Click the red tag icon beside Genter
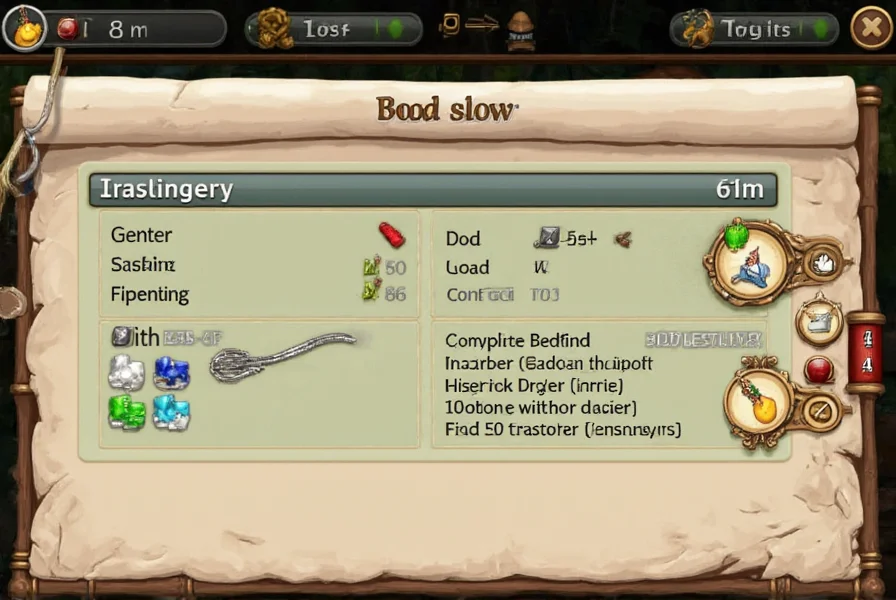Viewport: 896px width, 600px height. click(391, 235)
